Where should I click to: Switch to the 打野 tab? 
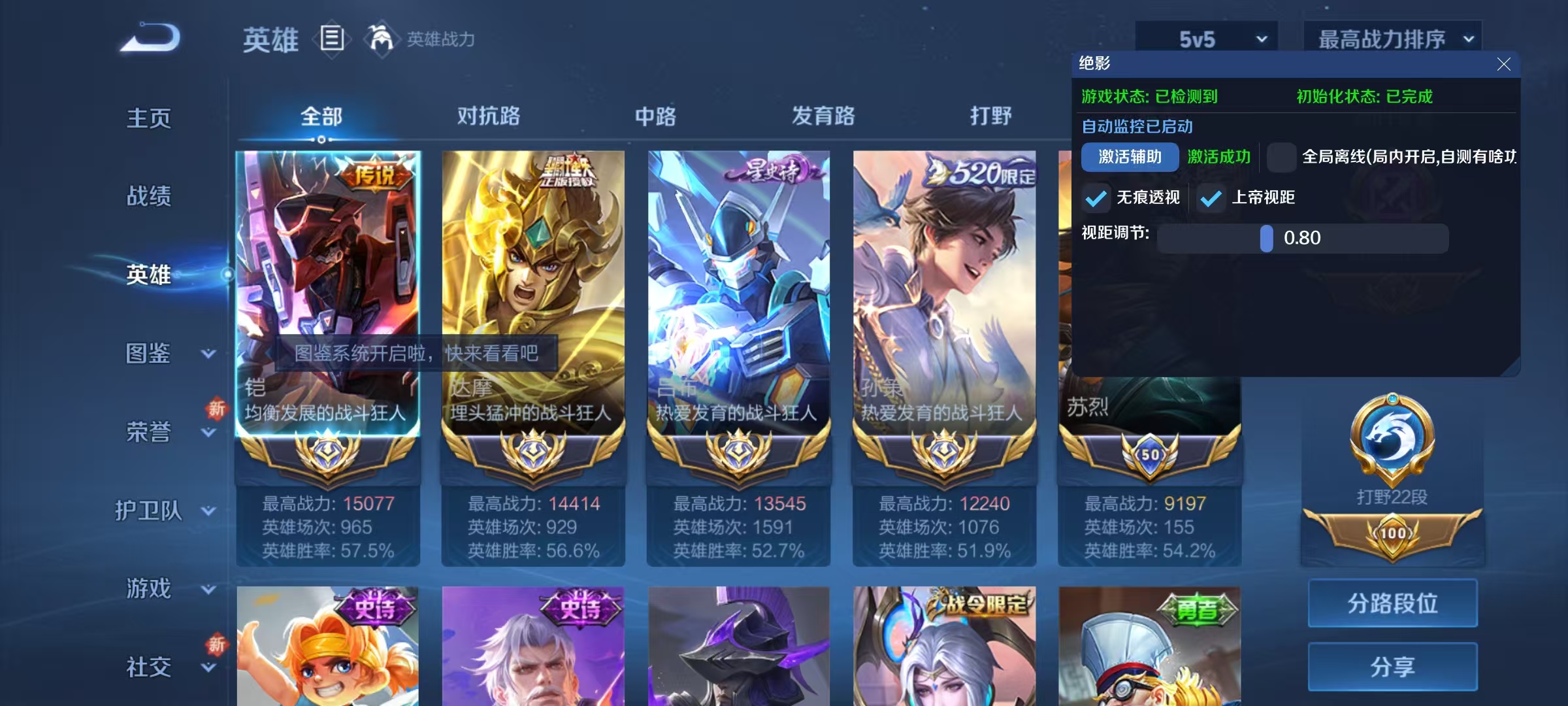[x=991, y=116]
